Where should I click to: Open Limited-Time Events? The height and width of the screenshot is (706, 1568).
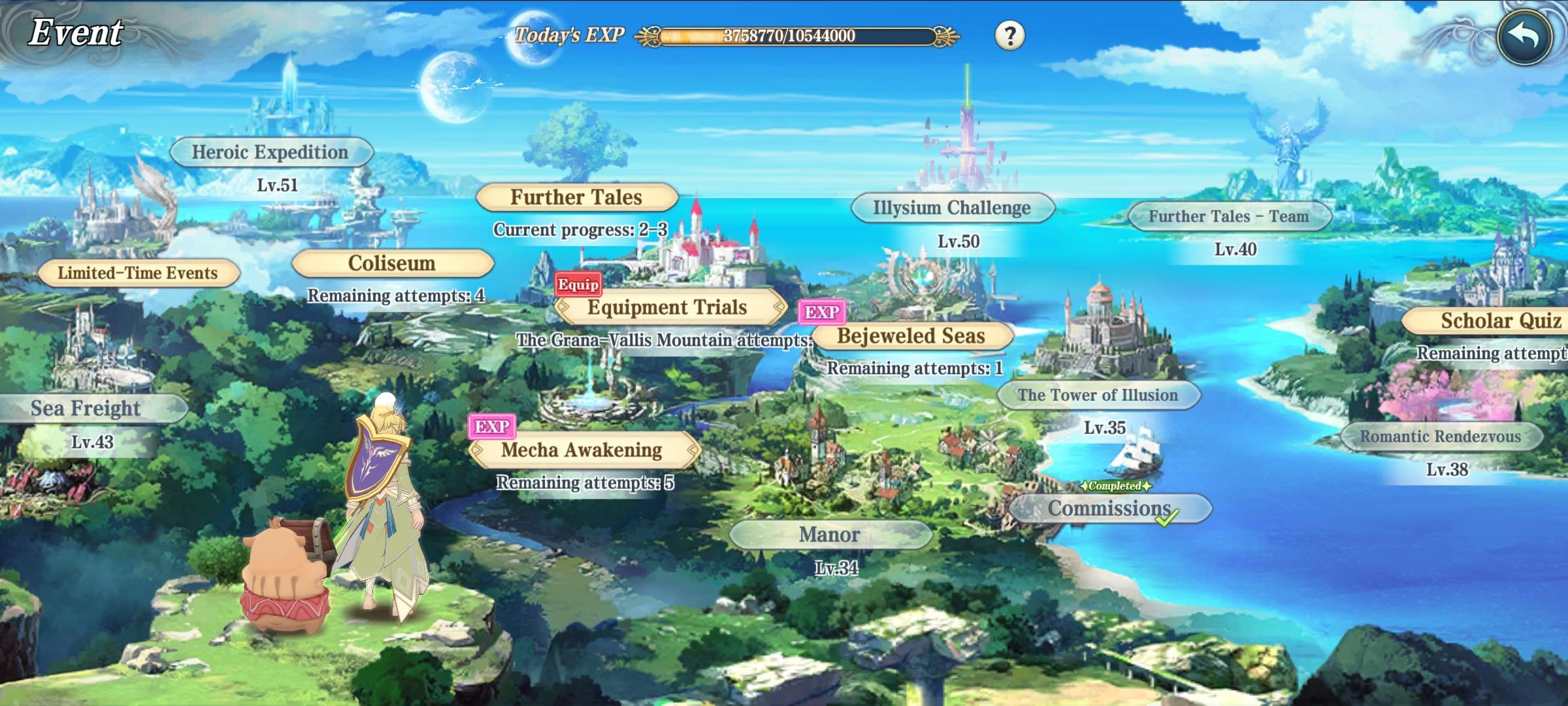[x=138, y=273]
